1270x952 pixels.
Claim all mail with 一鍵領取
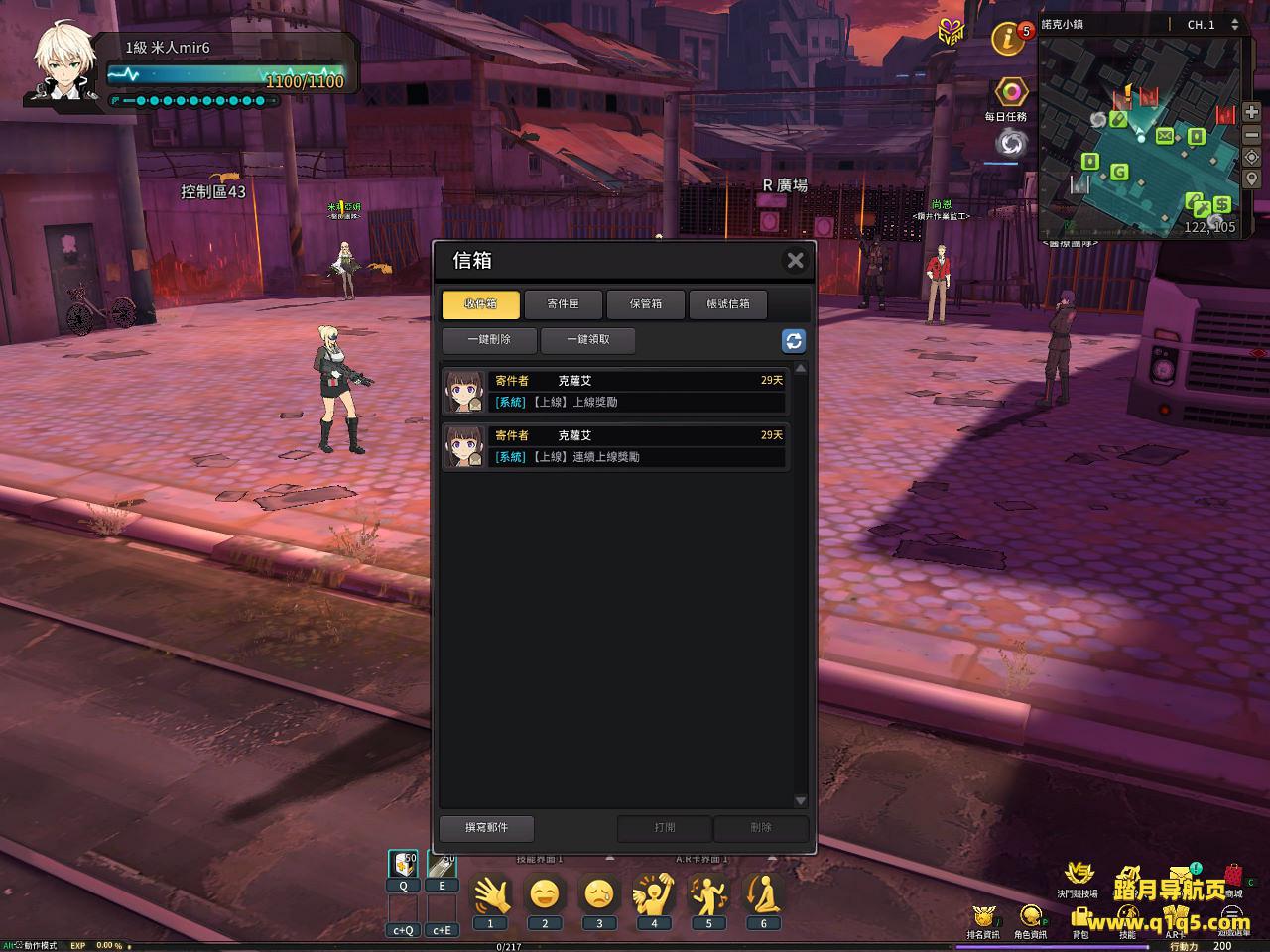pyautogui.click(x=587, y=340)
